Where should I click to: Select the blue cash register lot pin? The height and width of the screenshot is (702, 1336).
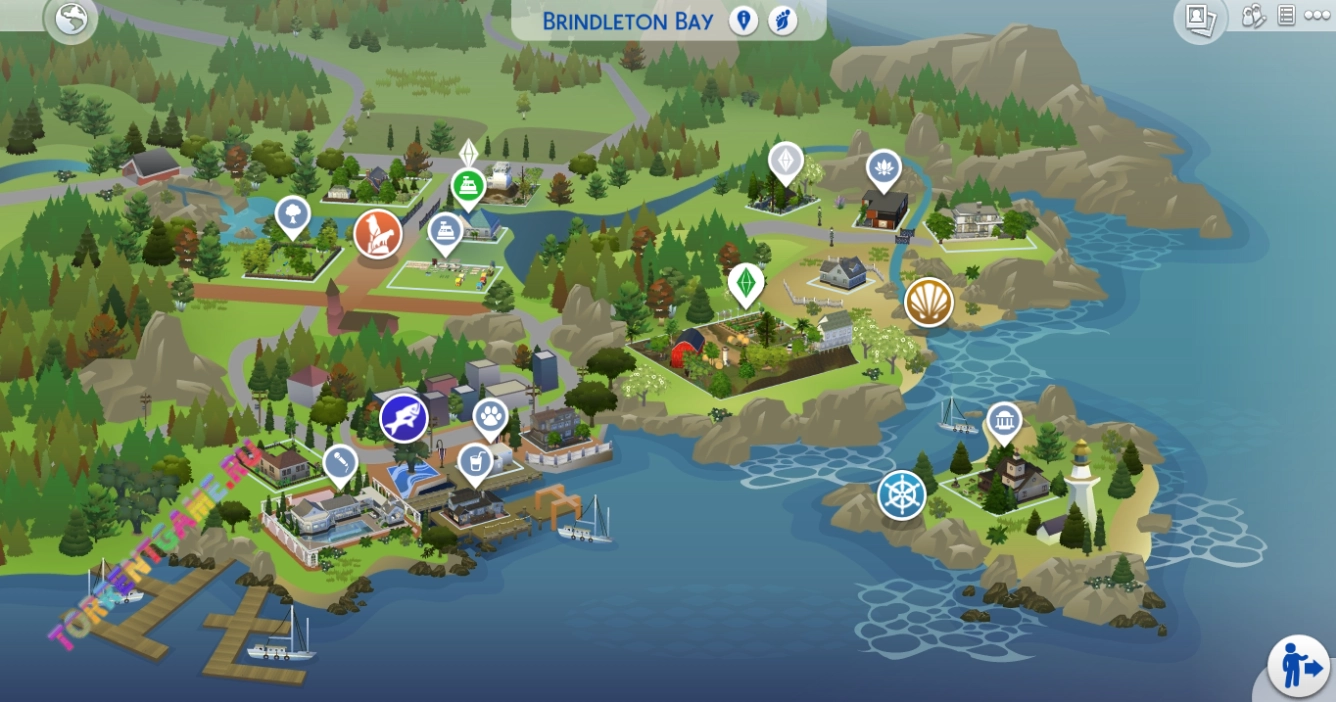pyautogui.click(x=446, y=231)
